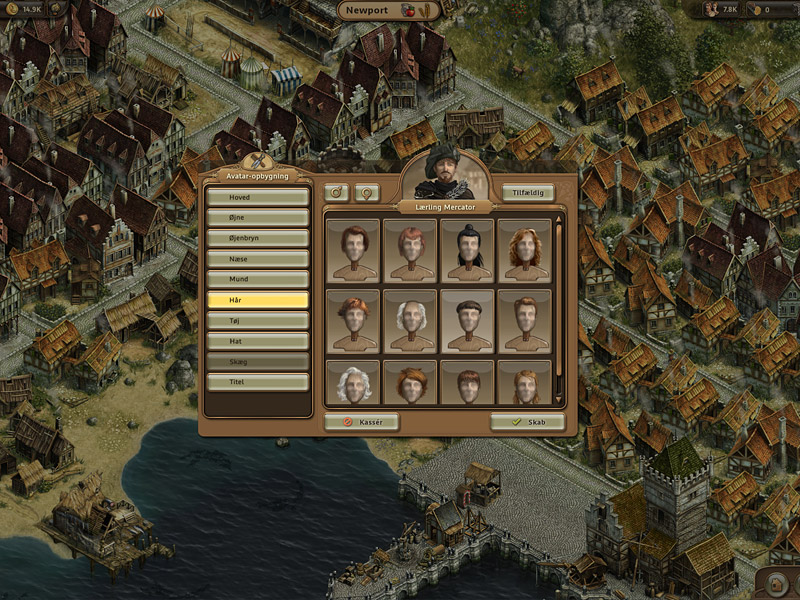Image resolution: width=800 pixels, height=600 pixels.
Task: Select the male gender symbol button
Action: 337,192
